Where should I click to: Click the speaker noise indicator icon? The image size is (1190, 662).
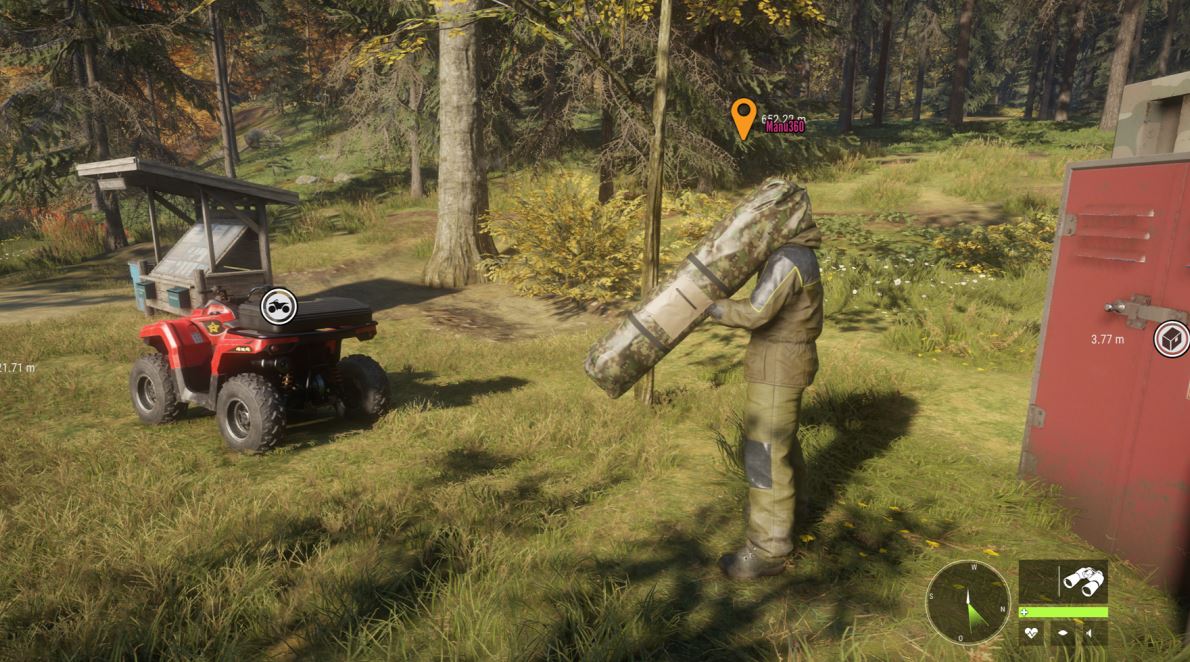click(1091, 633)
